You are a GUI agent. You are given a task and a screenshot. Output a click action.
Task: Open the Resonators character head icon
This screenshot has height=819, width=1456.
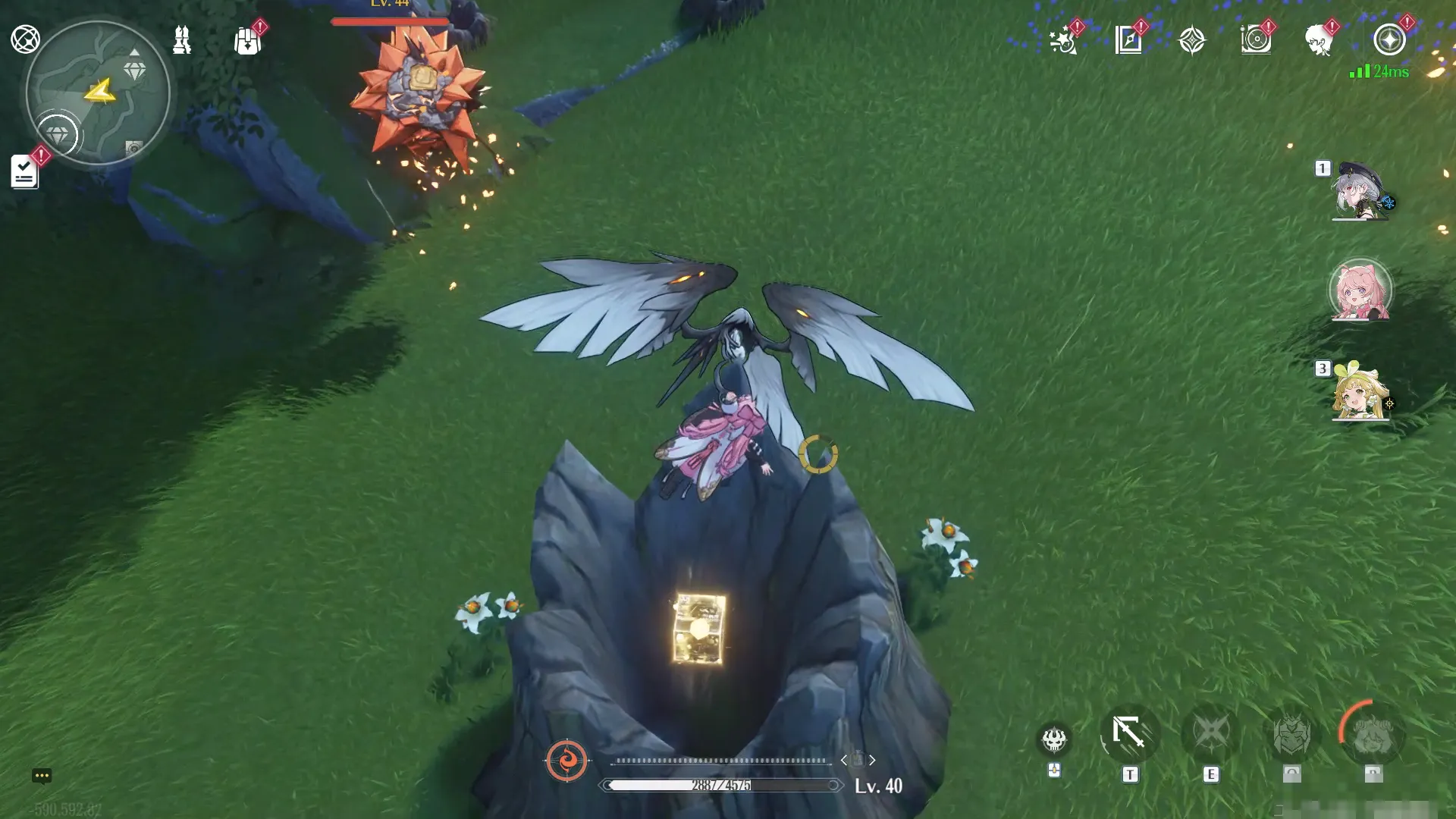pos(1319,39)
